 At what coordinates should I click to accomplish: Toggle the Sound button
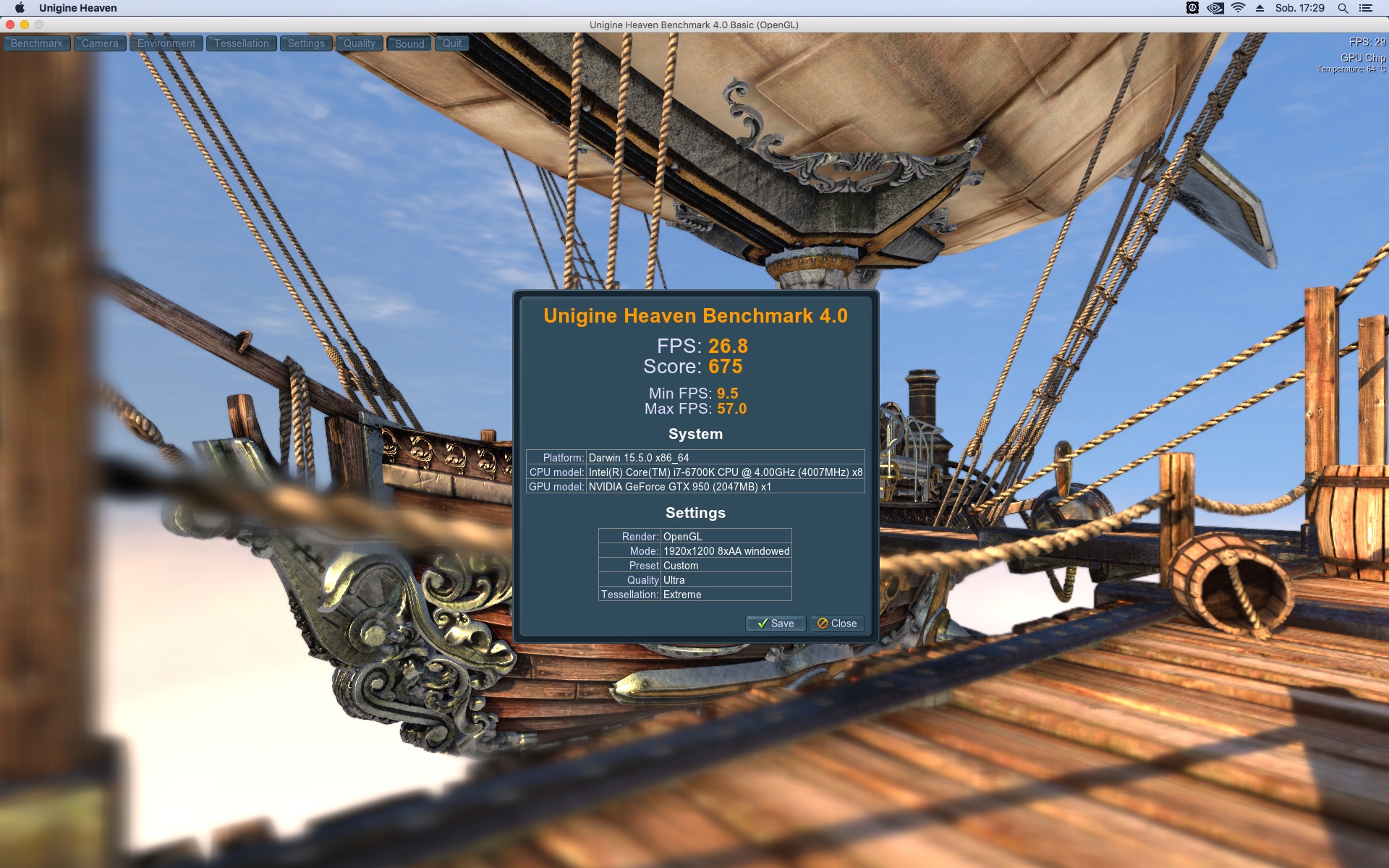click(x=409, y=43)
